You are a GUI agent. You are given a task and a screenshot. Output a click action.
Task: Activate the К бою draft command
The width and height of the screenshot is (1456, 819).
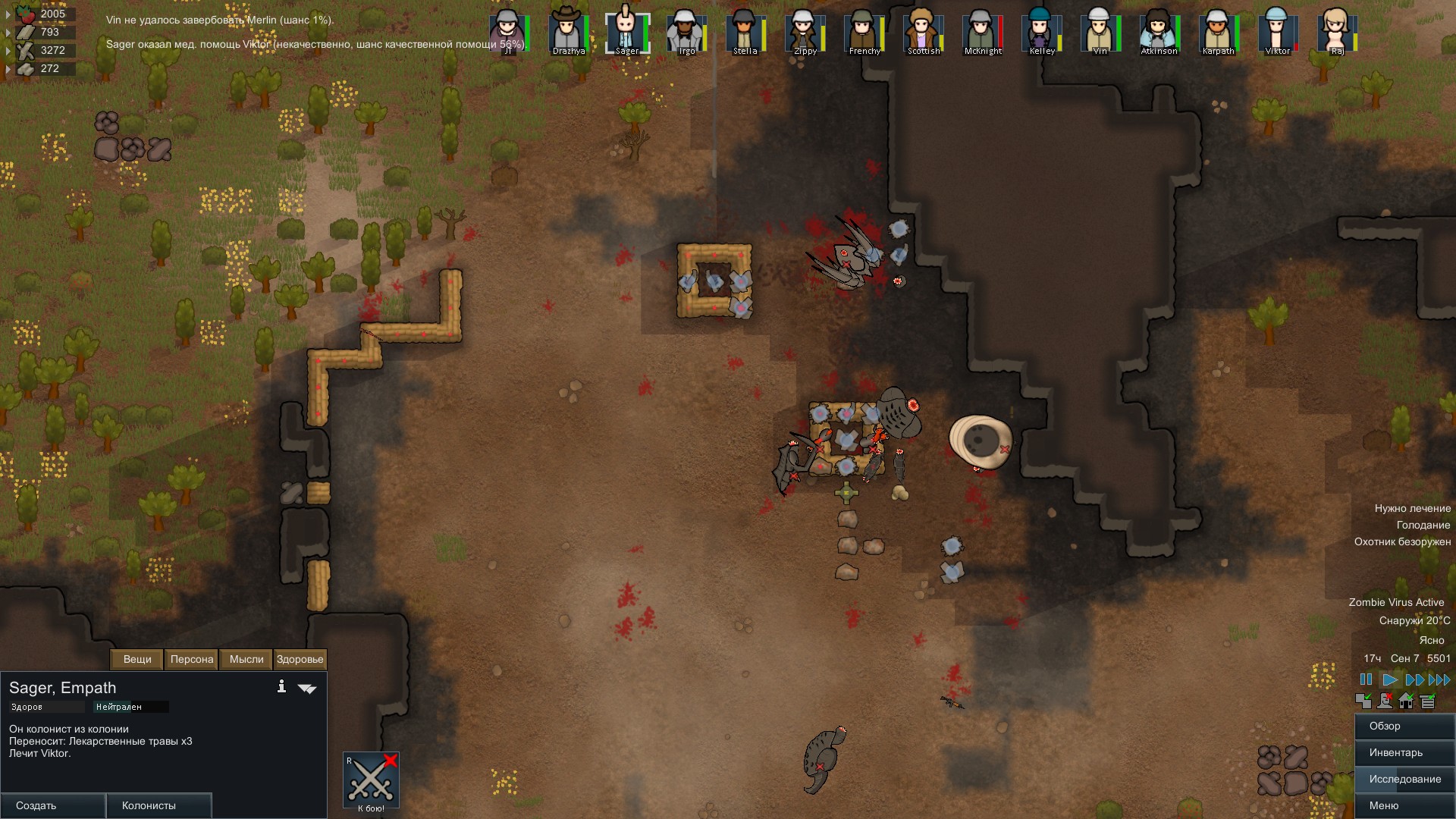[371, 780]
